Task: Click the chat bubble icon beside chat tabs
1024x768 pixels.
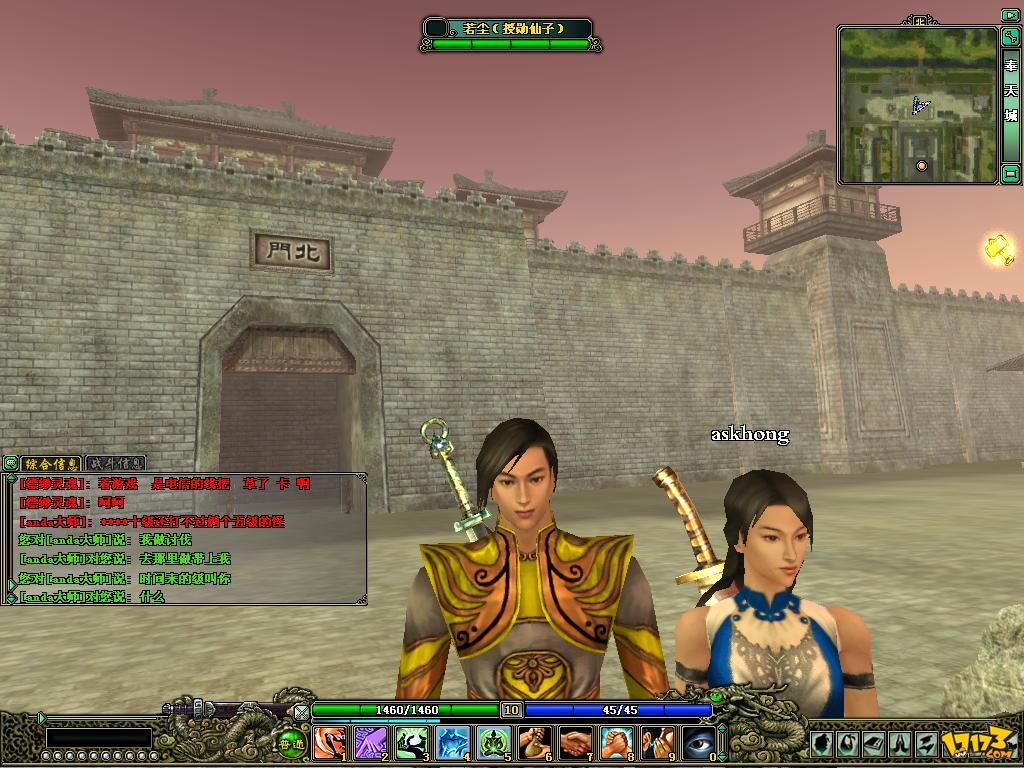Action: coord(10,463)
